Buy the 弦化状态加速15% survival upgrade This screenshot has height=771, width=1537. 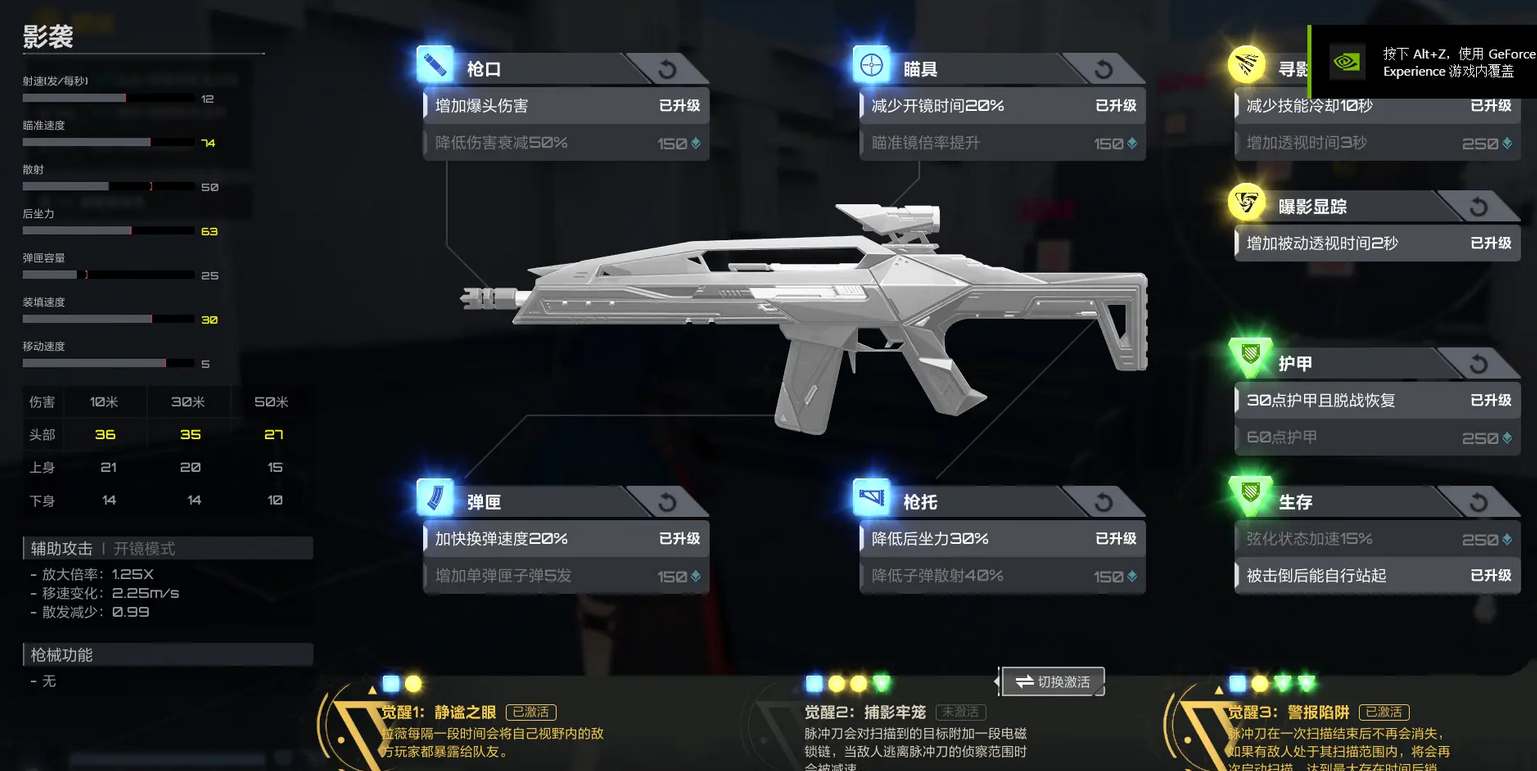point(1377,539)
